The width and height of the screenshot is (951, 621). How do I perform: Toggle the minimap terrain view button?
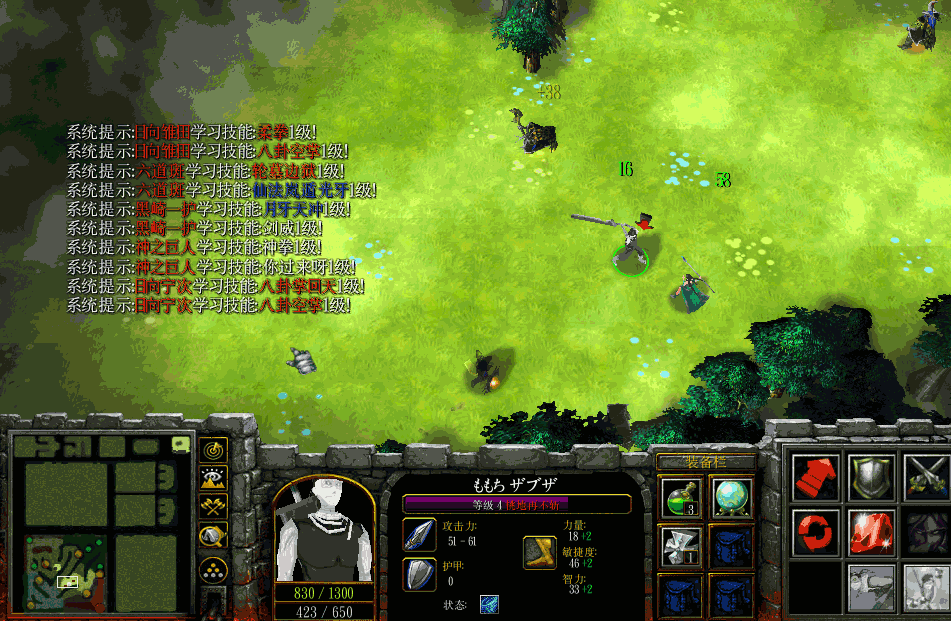213,481
